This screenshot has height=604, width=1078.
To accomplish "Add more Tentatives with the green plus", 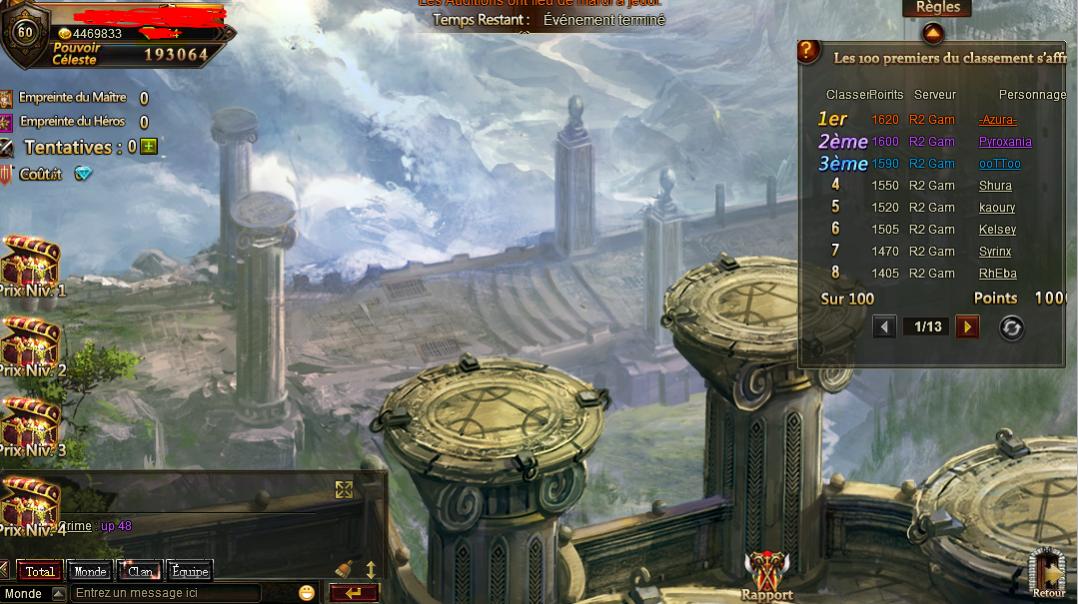I will [x=149, y=147].
